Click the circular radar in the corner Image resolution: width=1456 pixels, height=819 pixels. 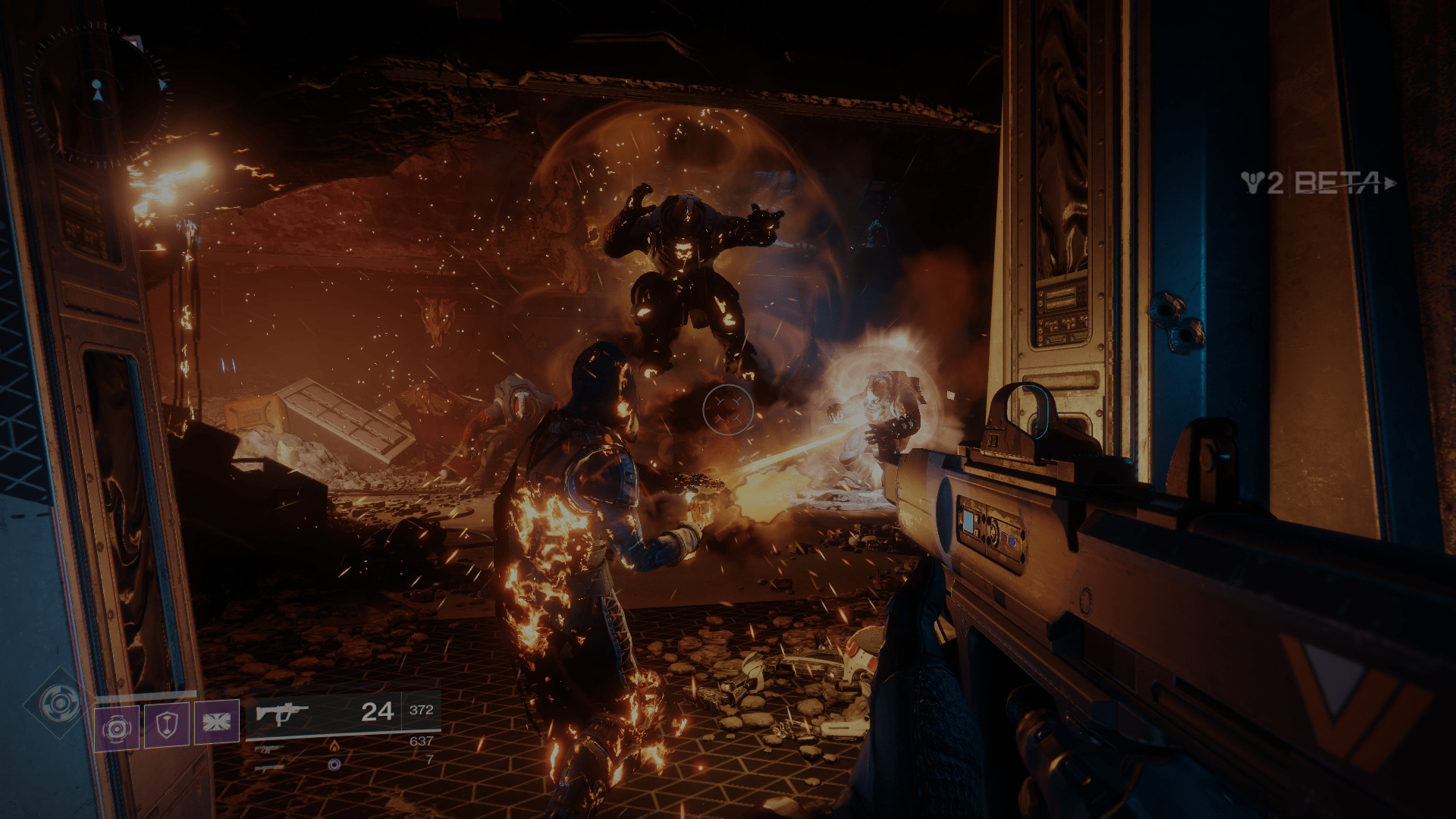97,94
